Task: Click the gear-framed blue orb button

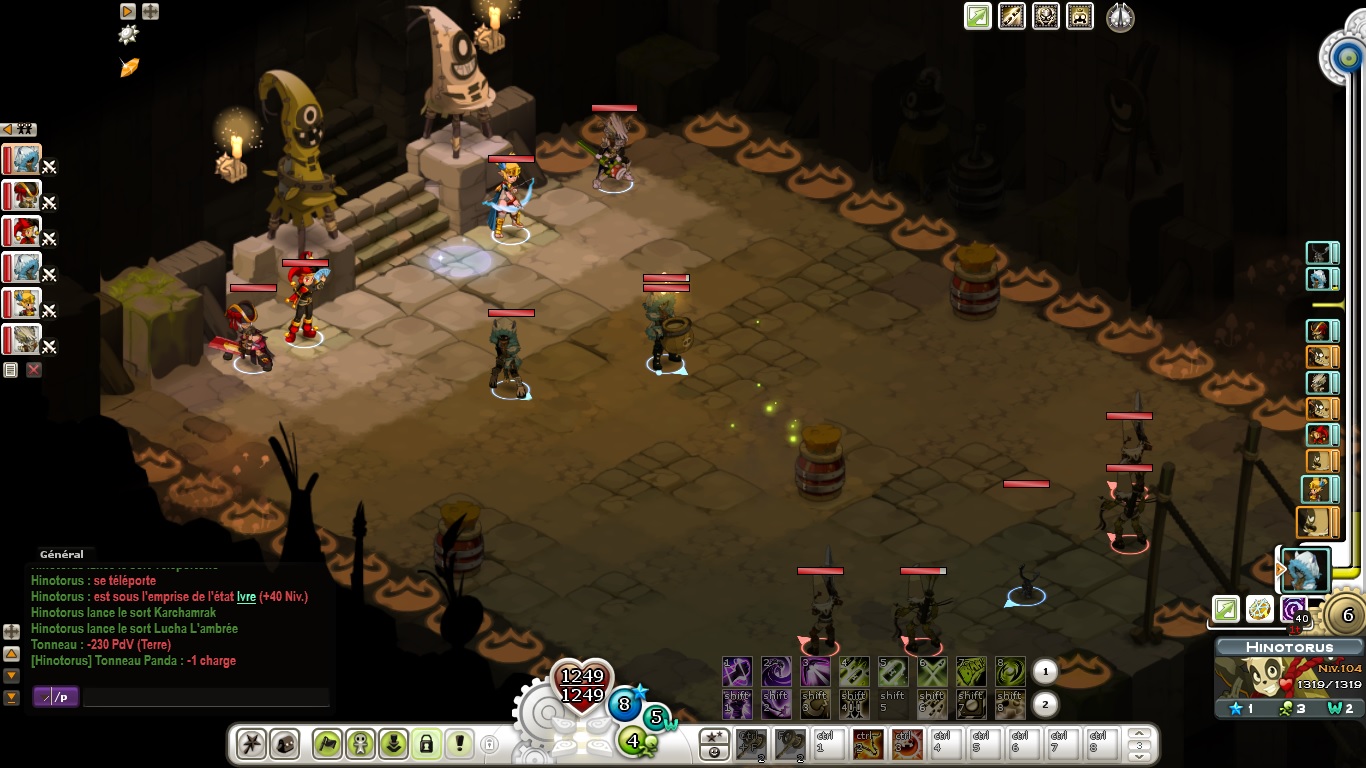Action: (1340, 55)
